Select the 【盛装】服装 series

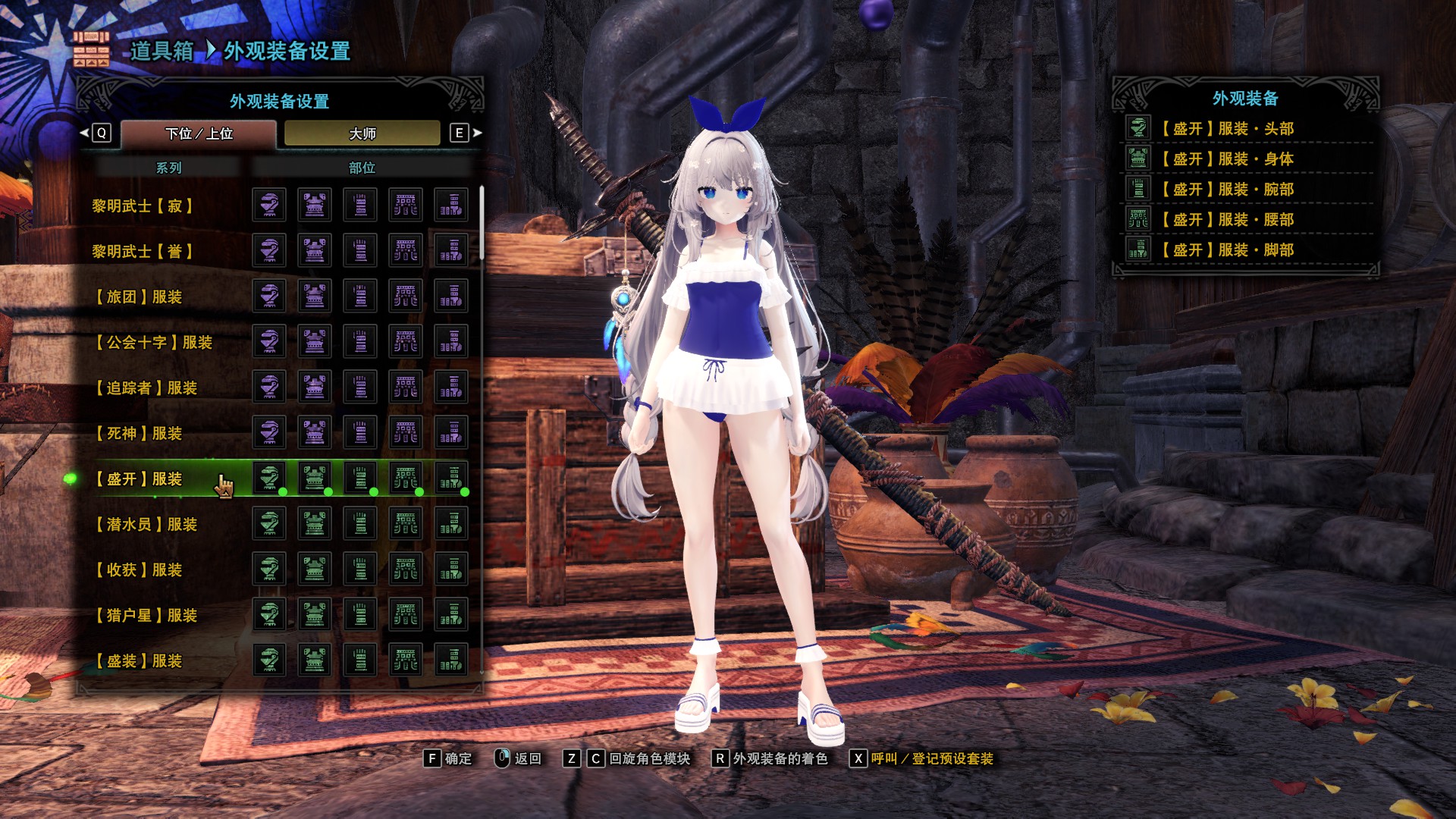pos(140,661)
